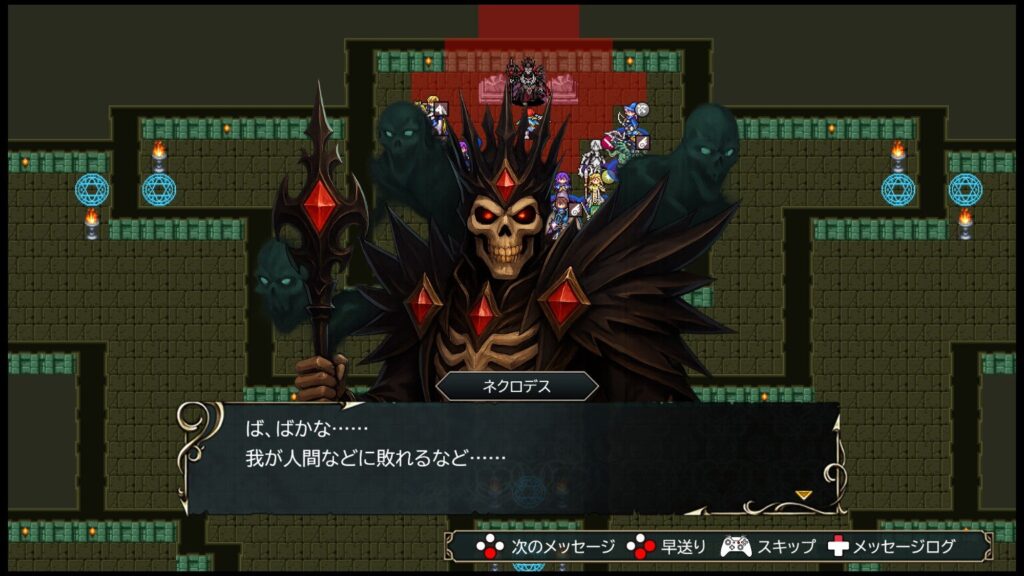This screenshot has width=1024, height=576.
Task: Click Necrodes's dialogue message box
Action: pos(510,456)
